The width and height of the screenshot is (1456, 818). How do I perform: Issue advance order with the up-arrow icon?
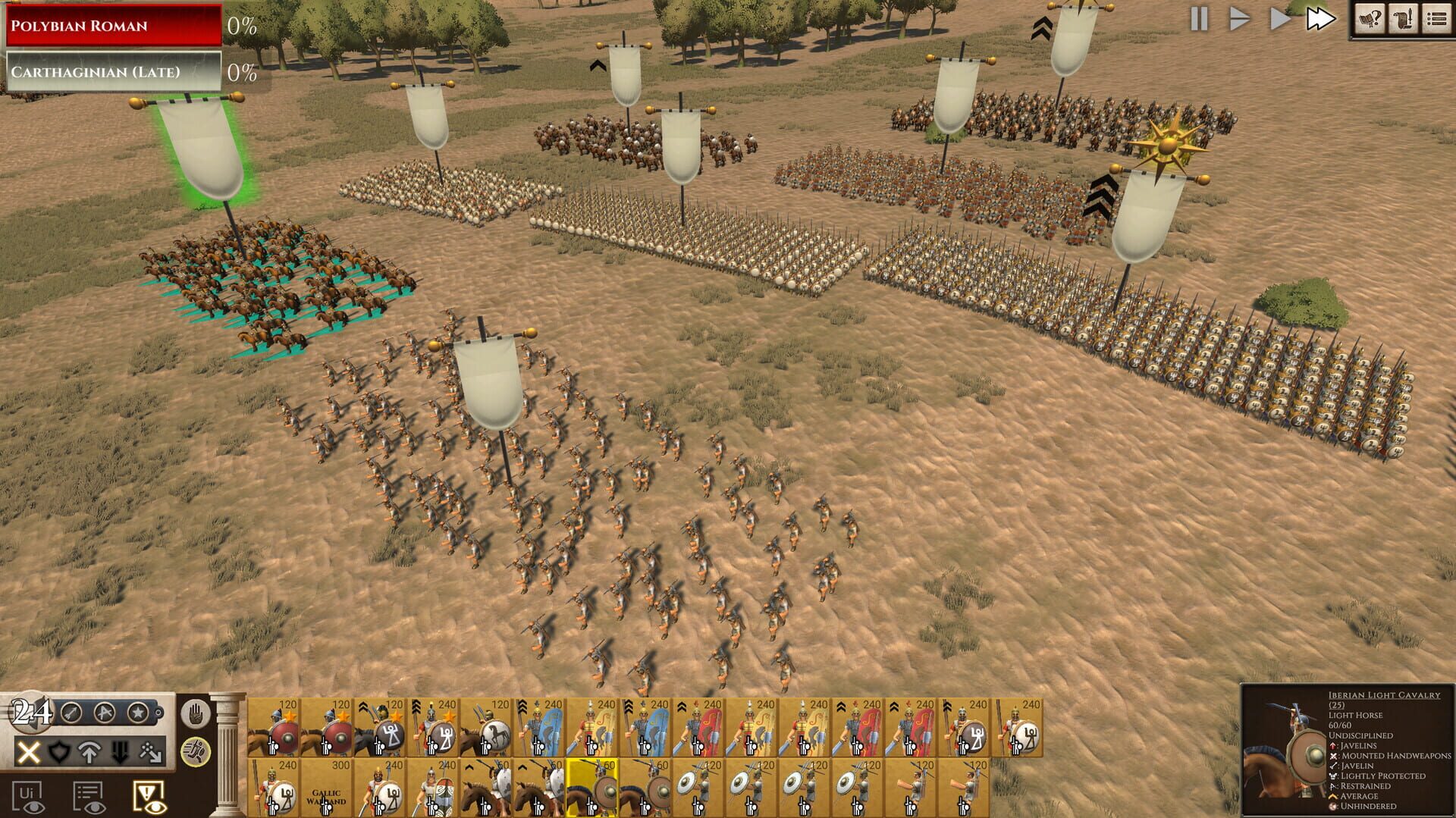point(90,754)
